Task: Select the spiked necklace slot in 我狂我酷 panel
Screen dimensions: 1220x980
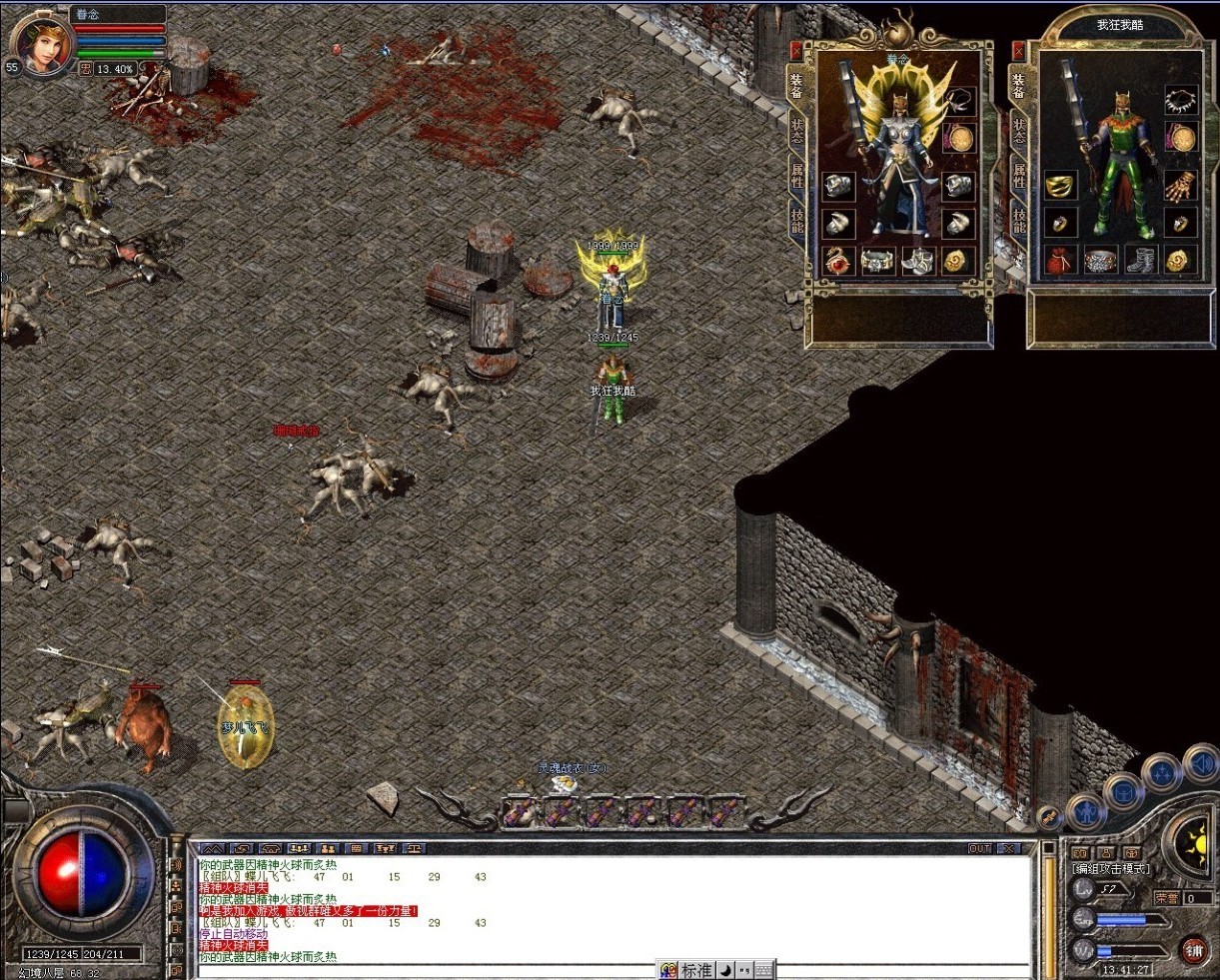Action: pos(1182,101)
